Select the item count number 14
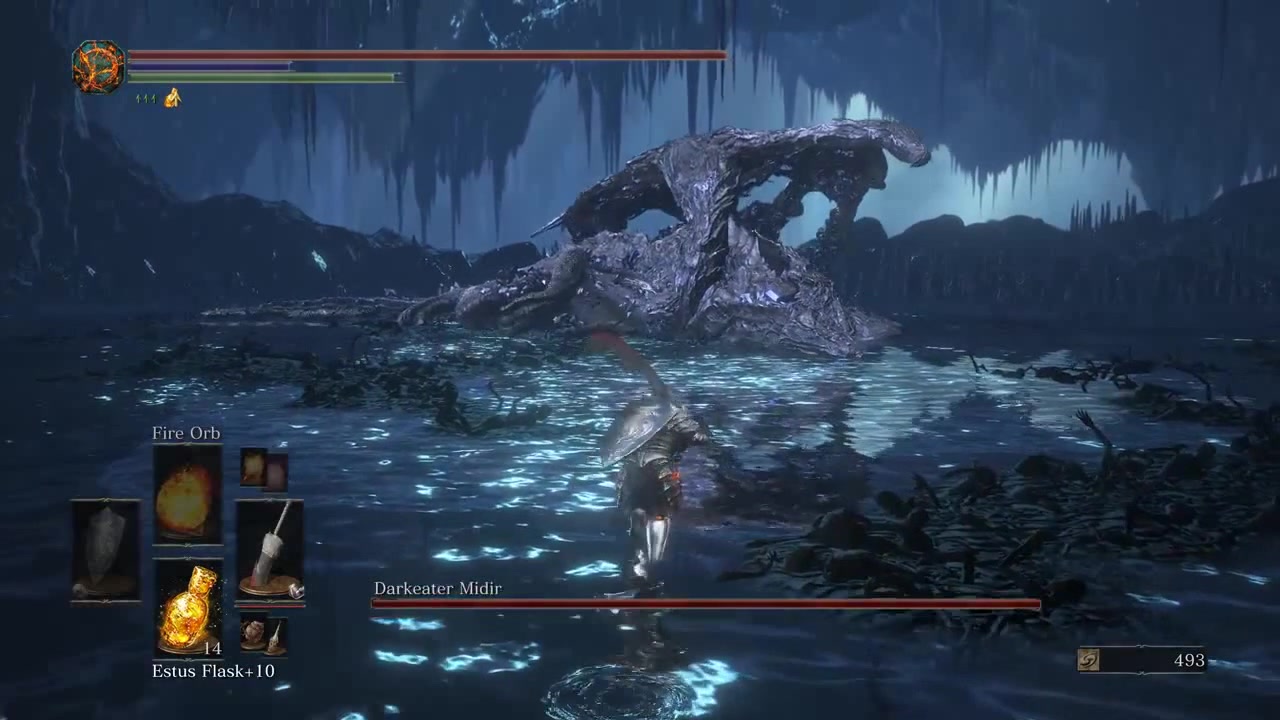 pos(212,648)
